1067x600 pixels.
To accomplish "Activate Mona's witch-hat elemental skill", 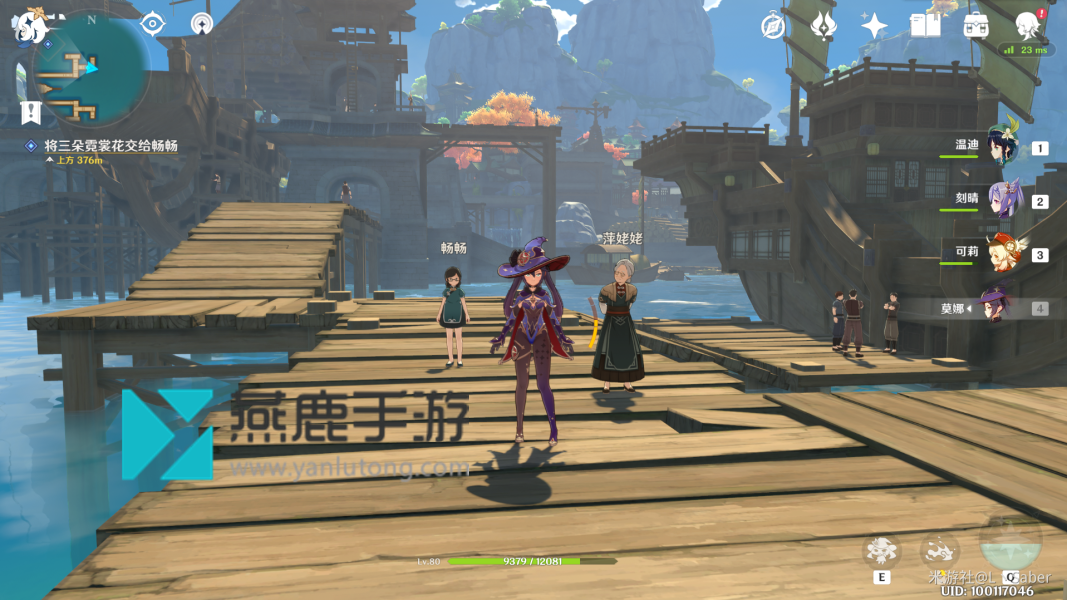I will click(x=882, y=550).
